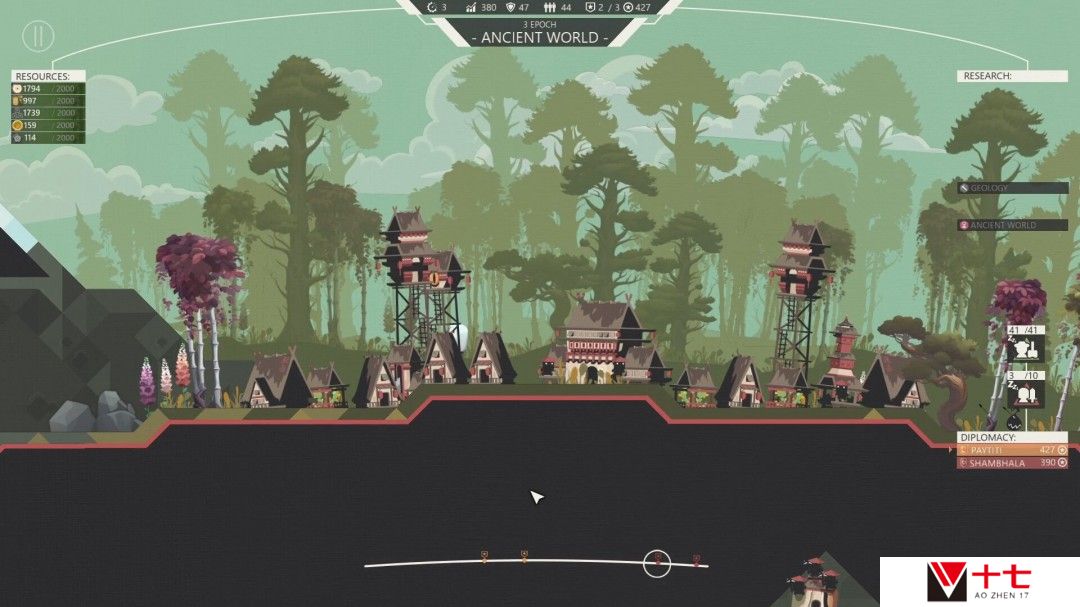The image size is (1080, 607).
Task: Click the Ancient World epoch banner
Action: (540, 37)
